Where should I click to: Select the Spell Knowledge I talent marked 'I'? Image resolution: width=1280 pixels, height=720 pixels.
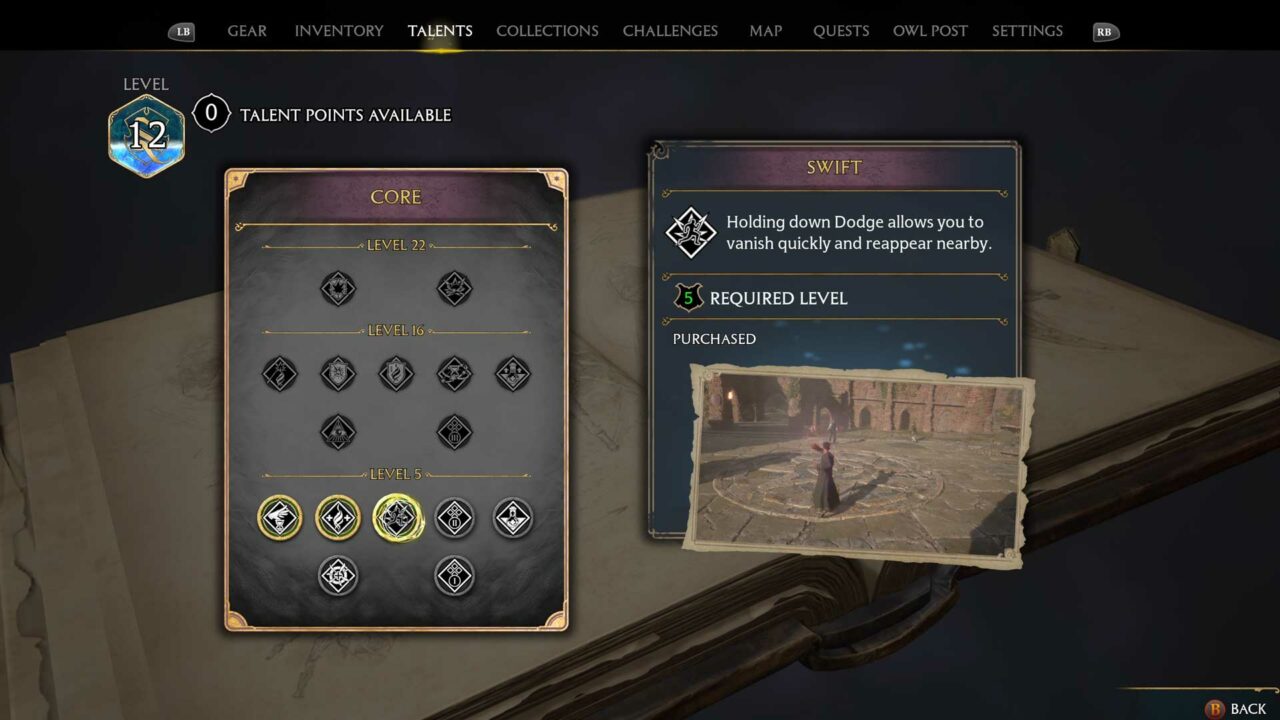coord(454,578)
